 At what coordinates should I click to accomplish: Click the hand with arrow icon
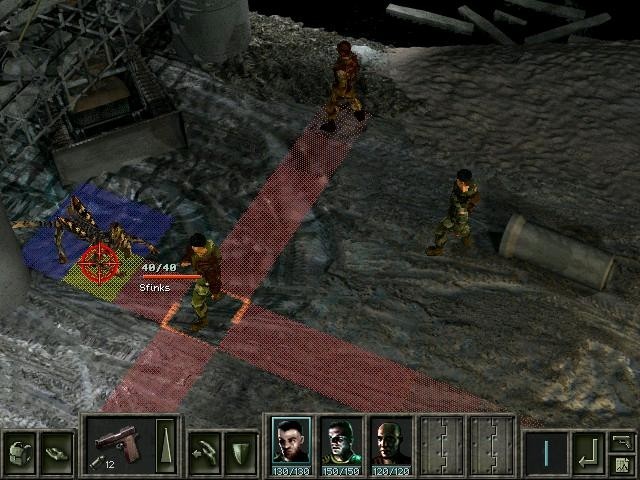coord(204,447)
